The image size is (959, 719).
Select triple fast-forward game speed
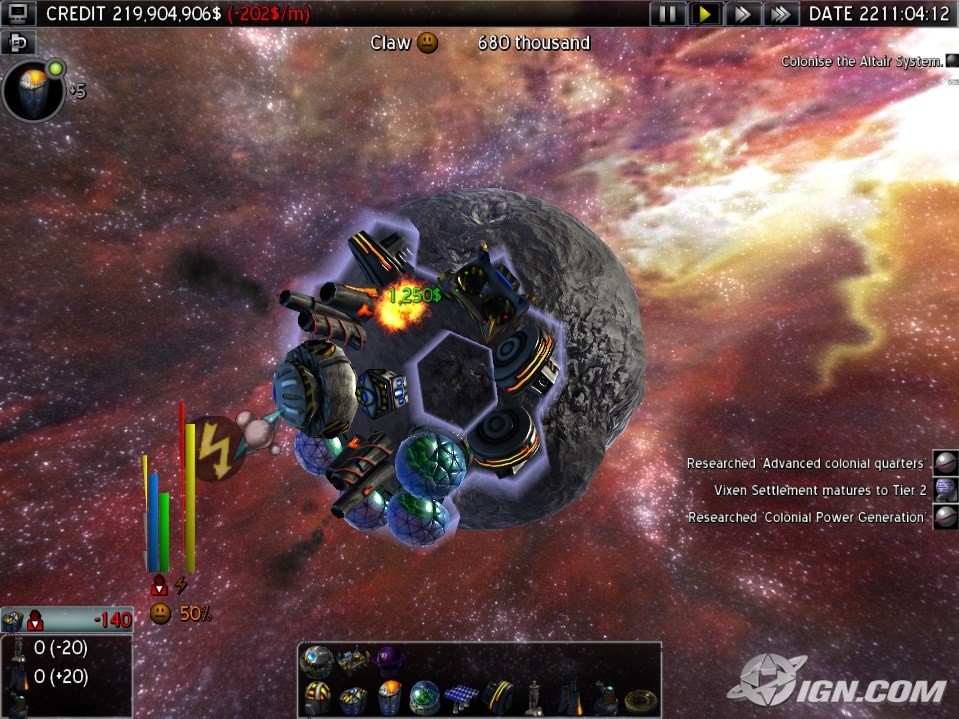780,14
